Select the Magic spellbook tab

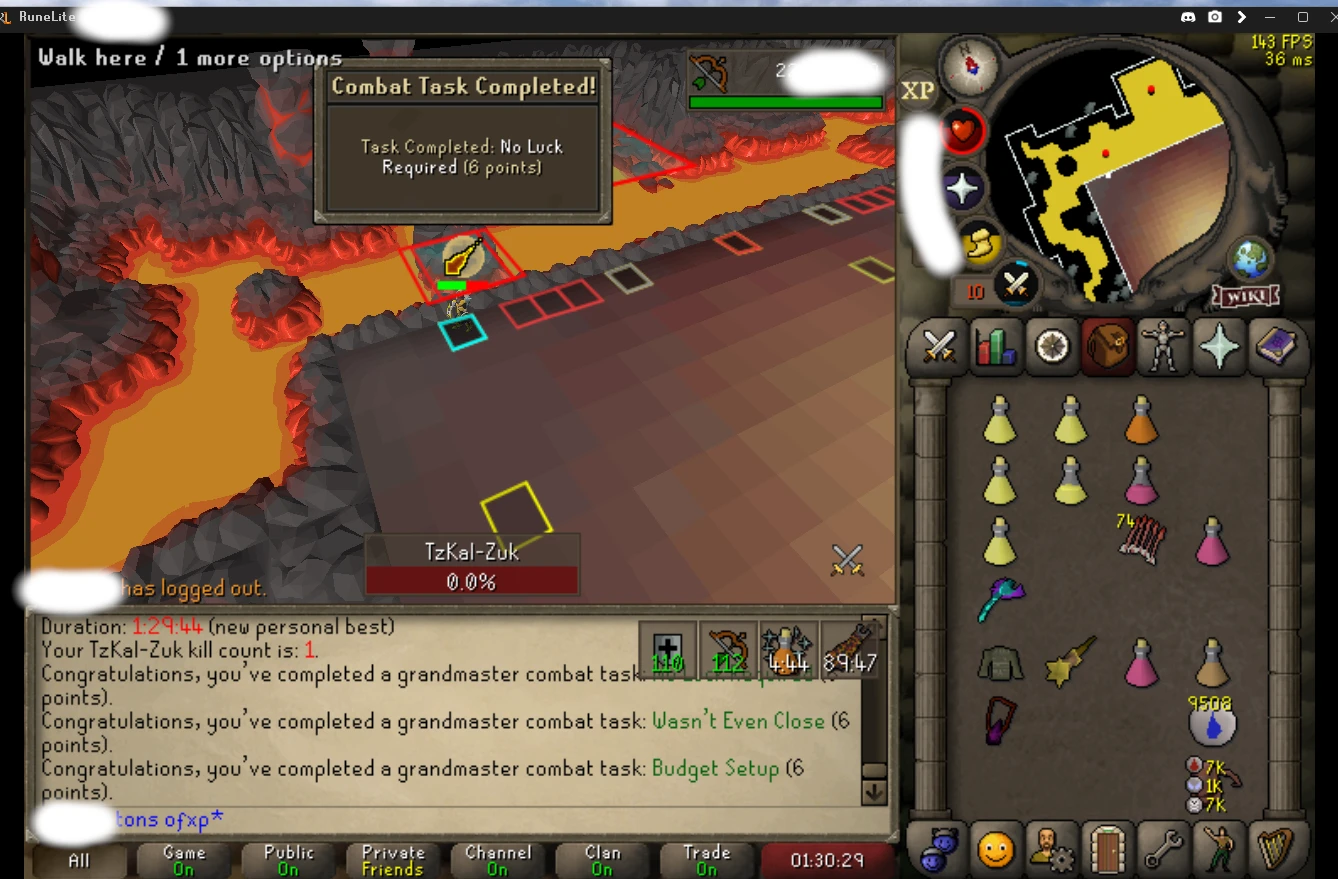pos(1277,347)
